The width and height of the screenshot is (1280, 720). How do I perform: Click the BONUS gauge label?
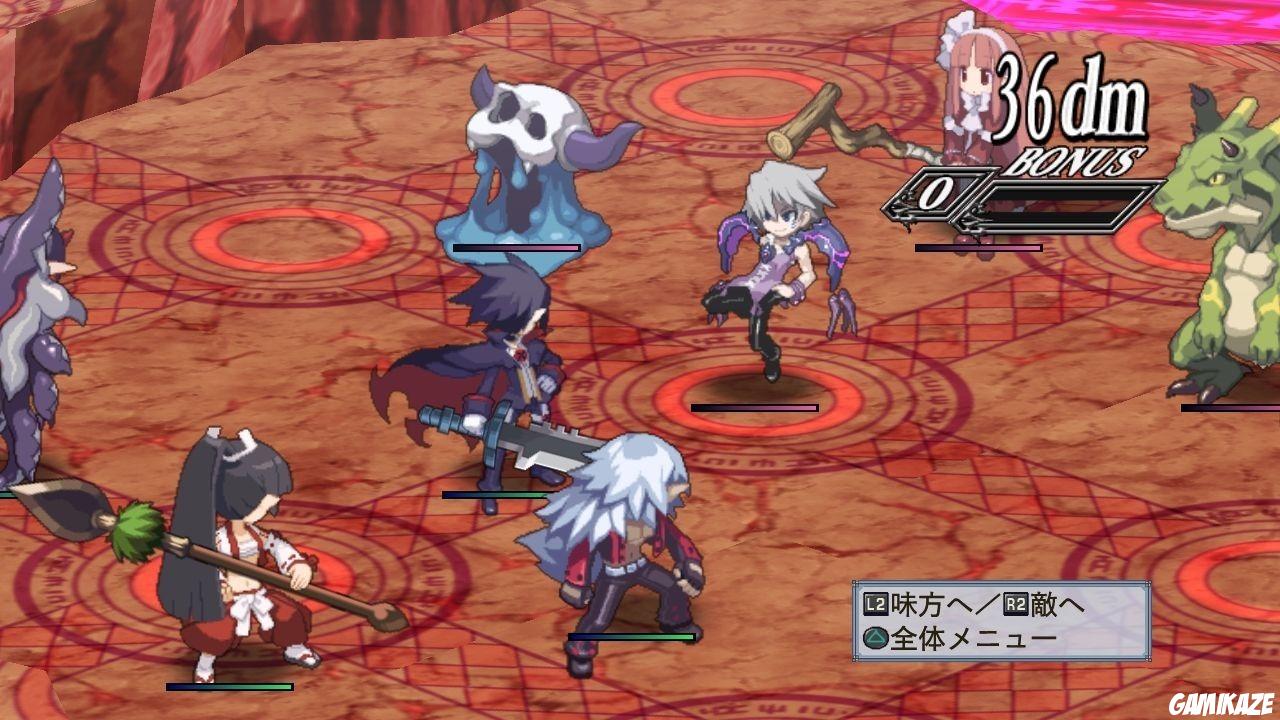pos(1078,158)
